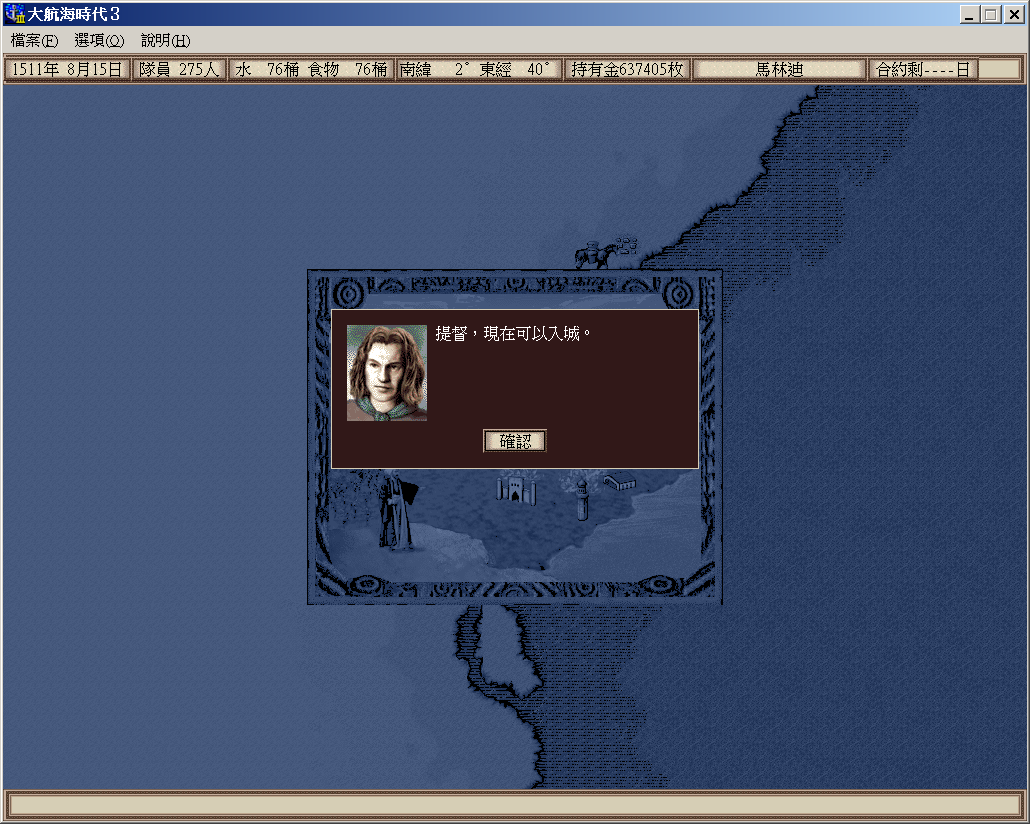Viewport: 1030px width, 824px height.
Task: Minimize the game window
Action: click(970, 14)
